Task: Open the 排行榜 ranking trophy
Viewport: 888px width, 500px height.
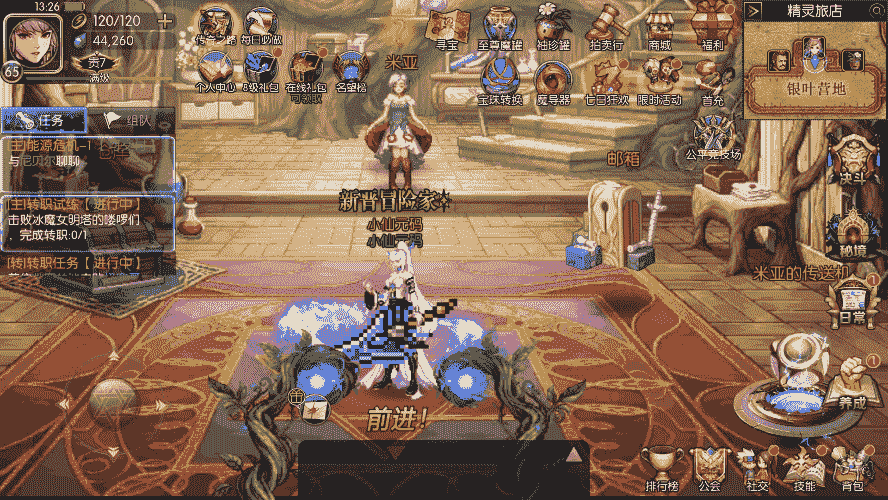Action: pos(660,468)
